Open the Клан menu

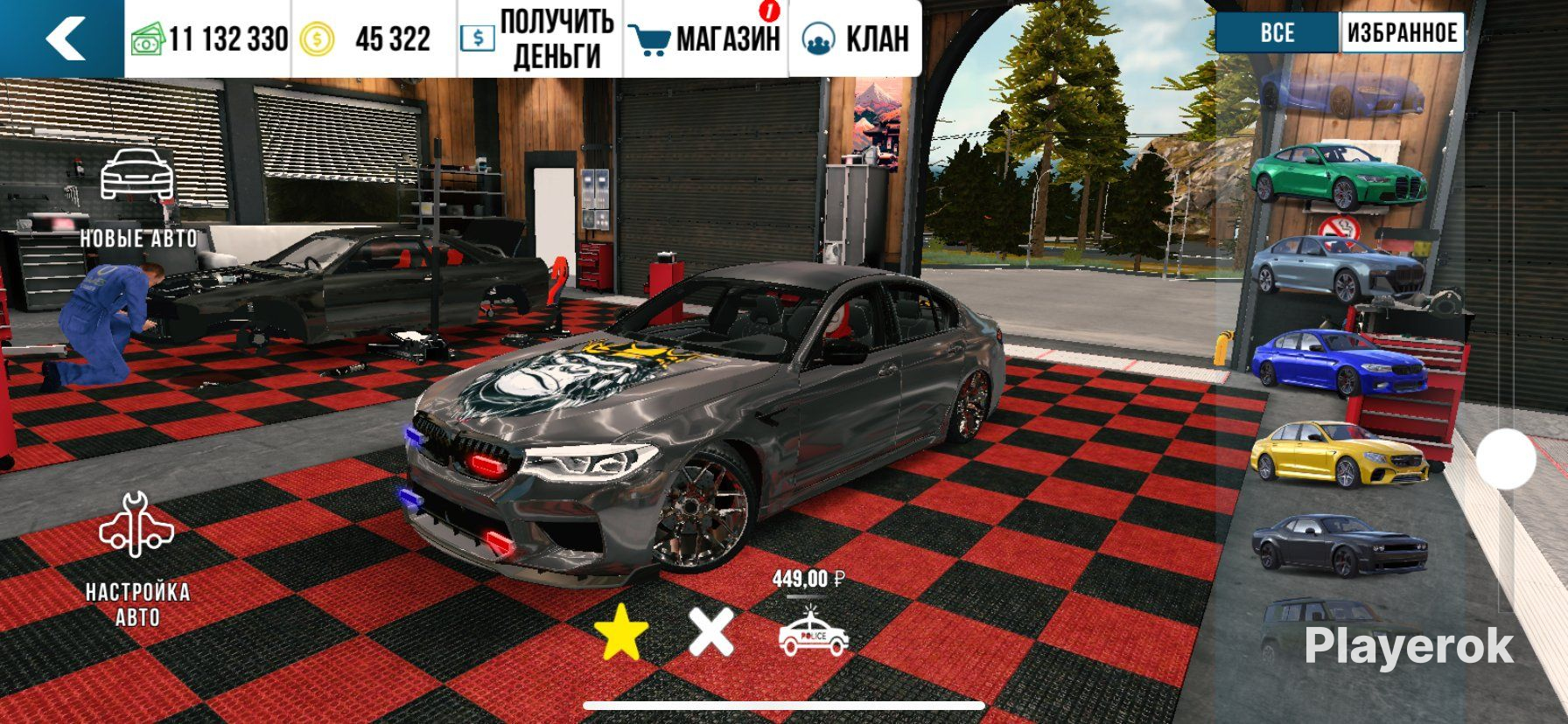tap(856, 39)
